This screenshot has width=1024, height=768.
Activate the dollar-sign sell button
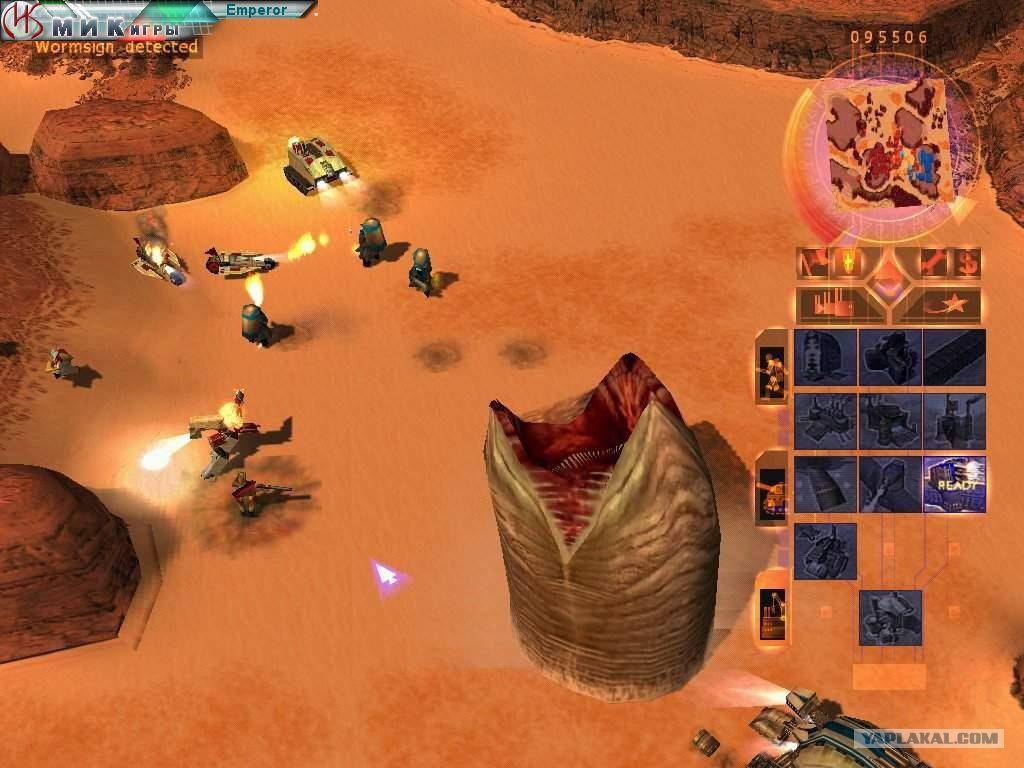(966, 264)
